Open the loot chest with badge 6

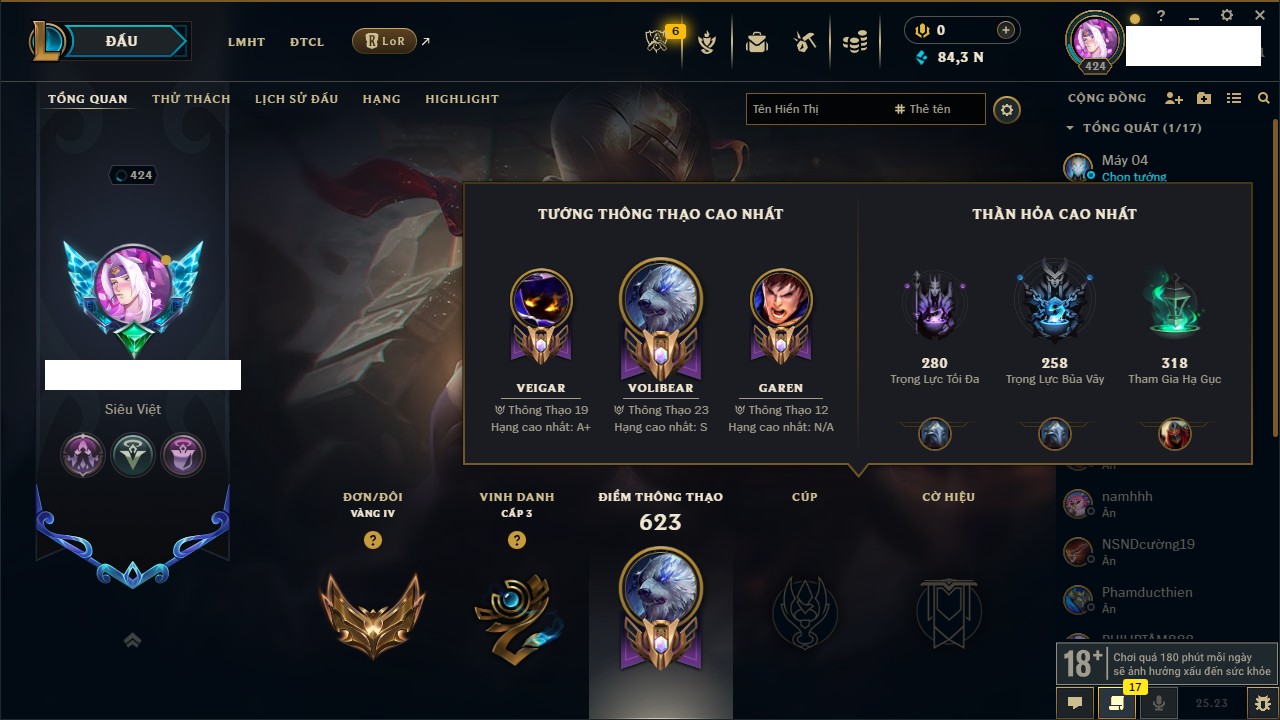[658, 42]
